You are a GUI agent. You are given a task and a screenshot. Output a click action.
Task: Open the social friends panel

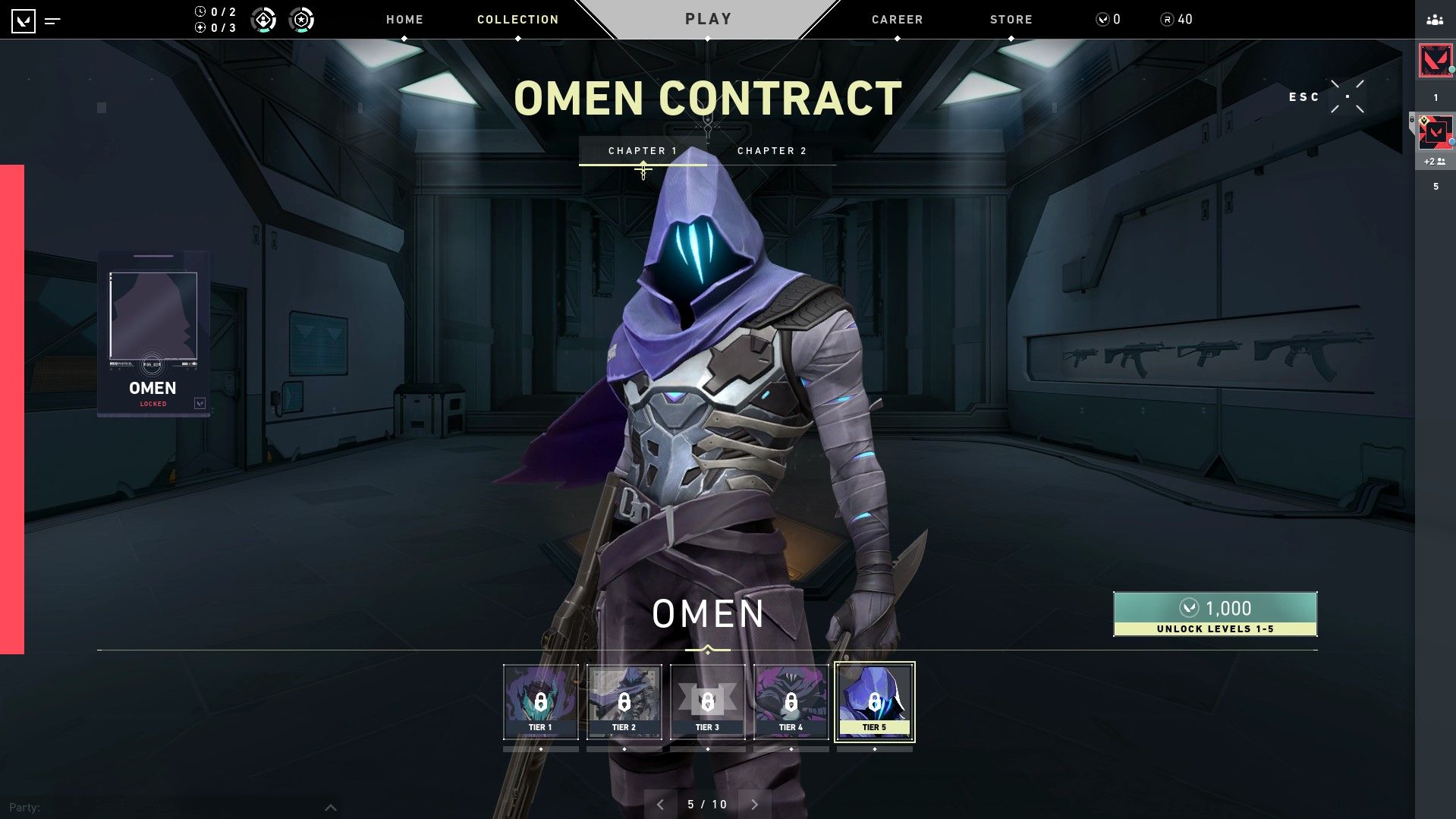(x=1434, y=20)
